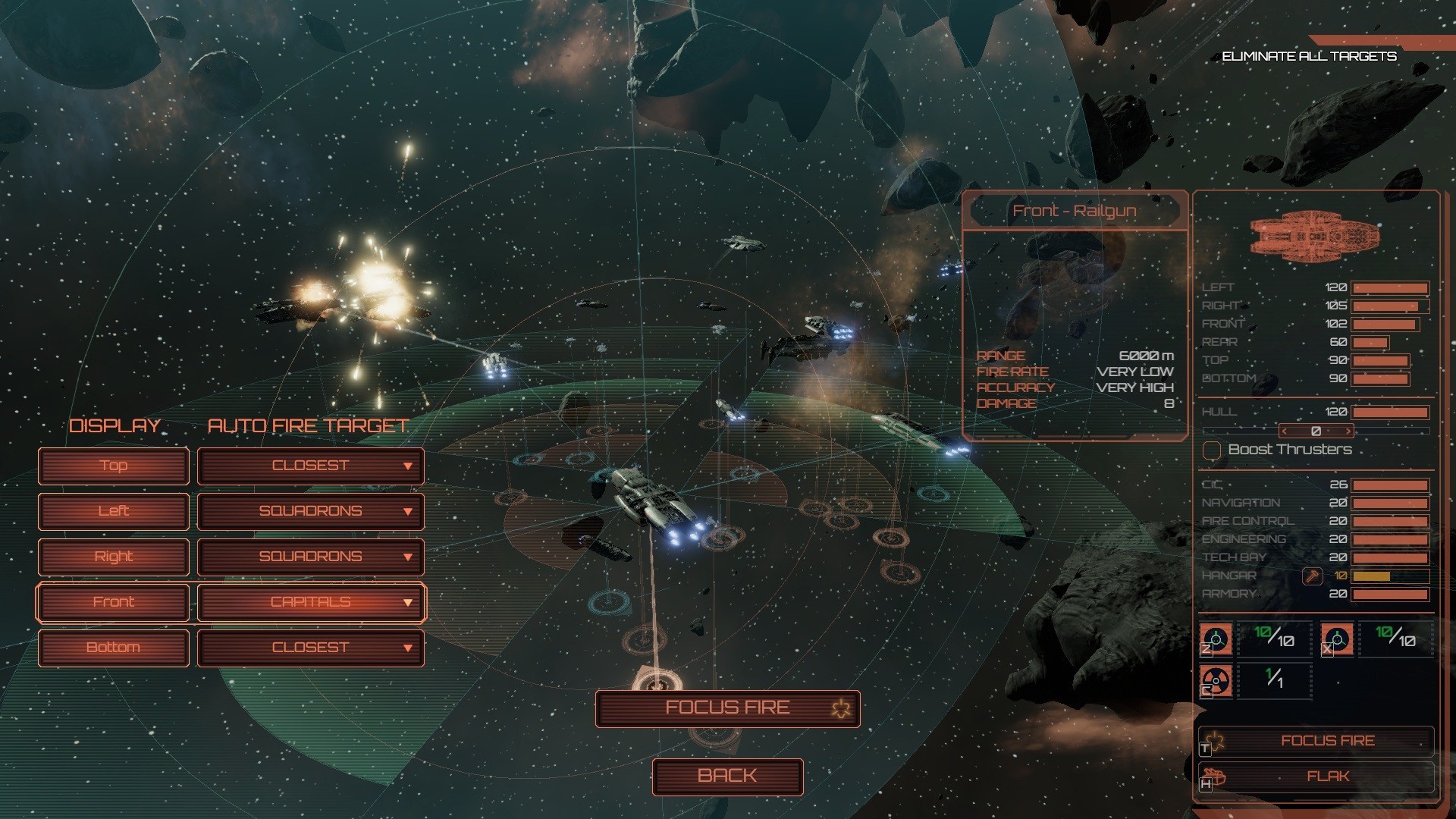
Task: Click the Focus Fire star icon labeled T
Action: [x=1213, y=740]
